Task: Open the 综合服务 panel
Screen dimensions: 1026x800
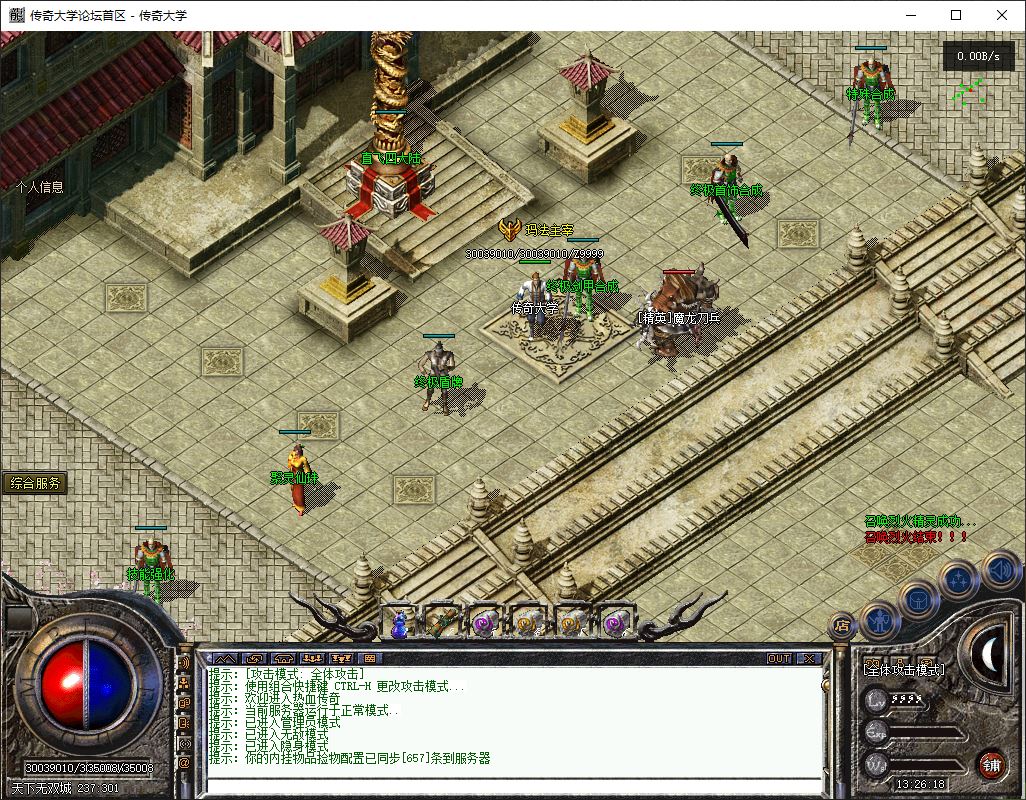Action: pos(36,483)
